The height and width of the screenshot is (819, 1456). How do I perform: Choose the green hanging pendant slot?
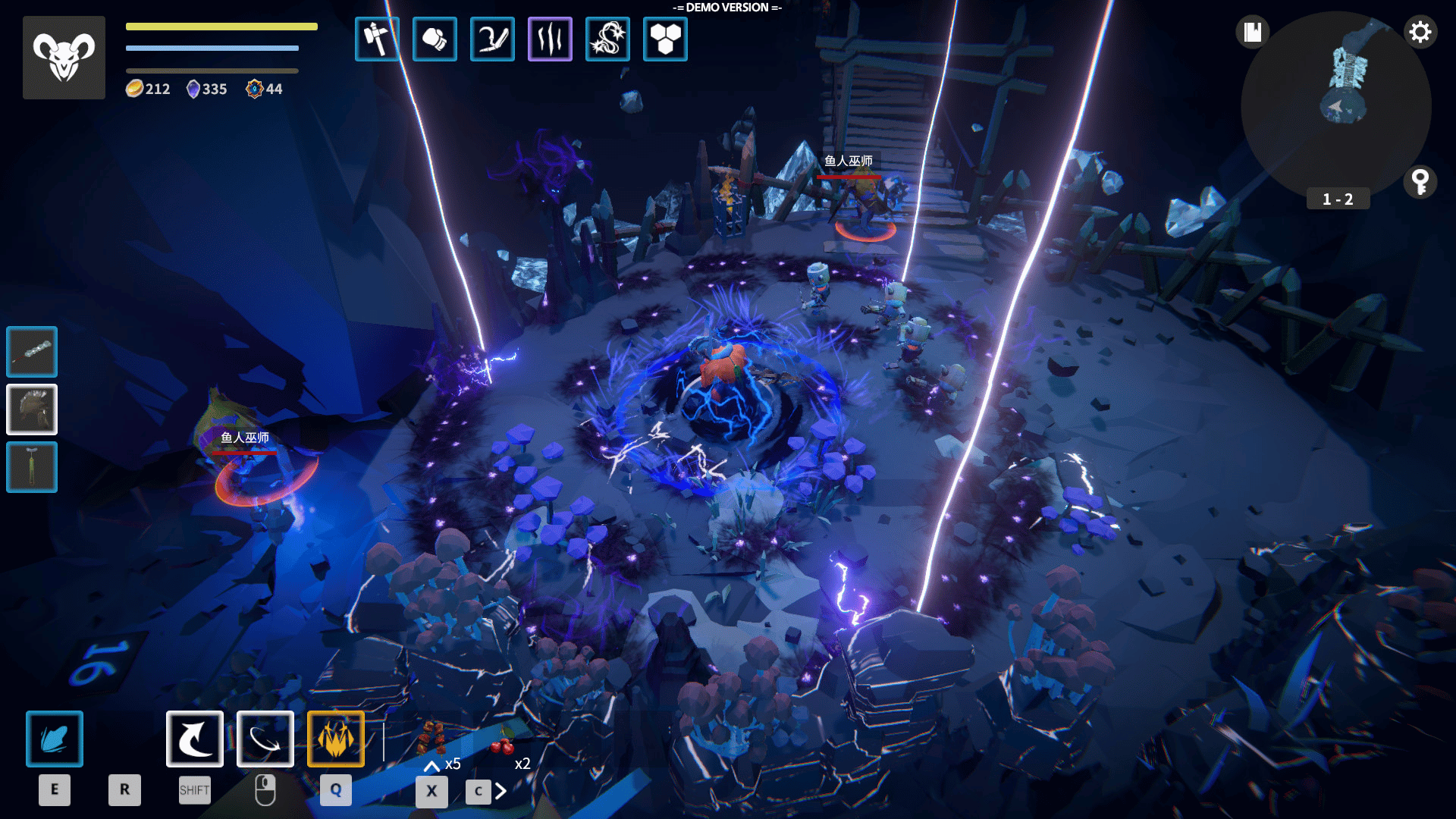tap(32, 467)
